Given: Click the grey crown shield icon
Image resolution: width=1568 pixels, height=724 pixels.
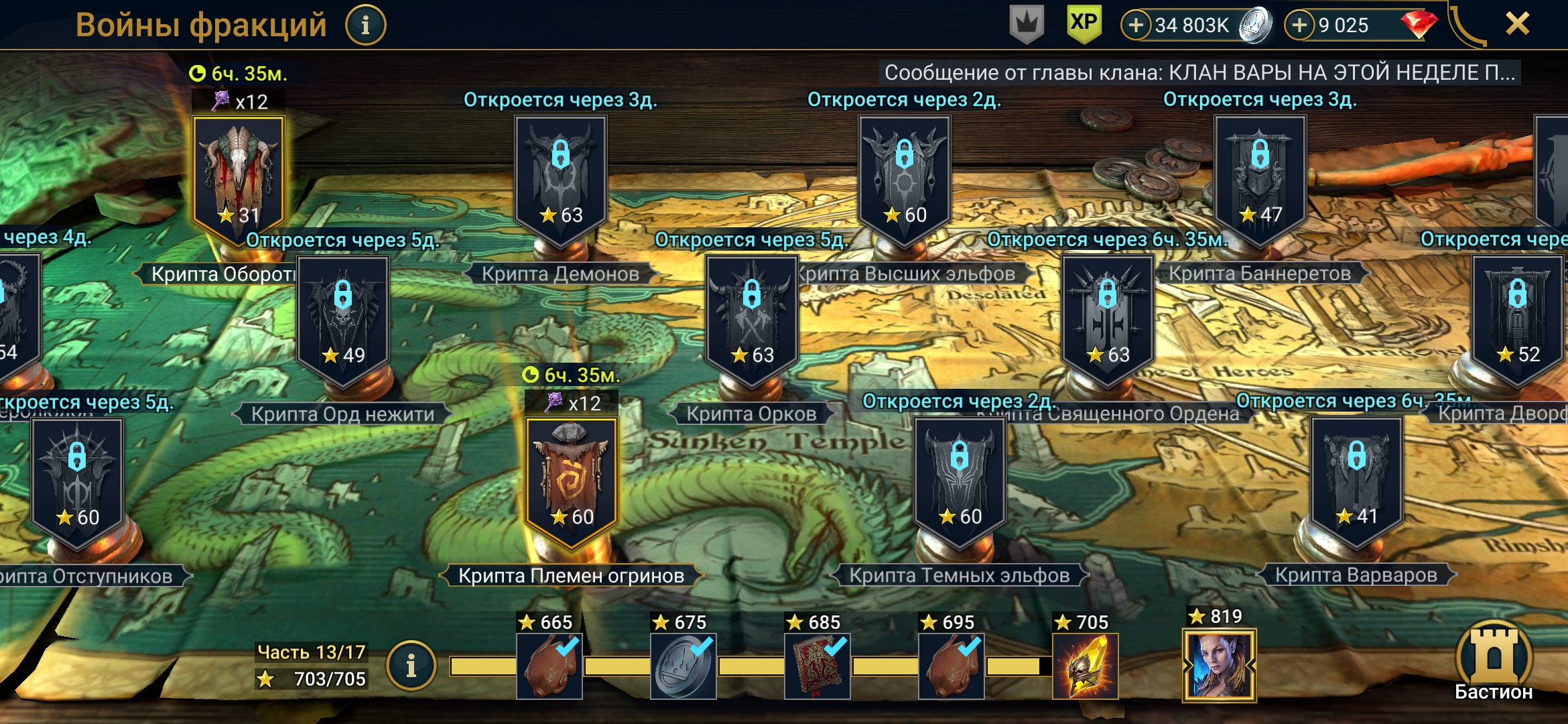Looking at the screenshot, I should [1027, 24].
